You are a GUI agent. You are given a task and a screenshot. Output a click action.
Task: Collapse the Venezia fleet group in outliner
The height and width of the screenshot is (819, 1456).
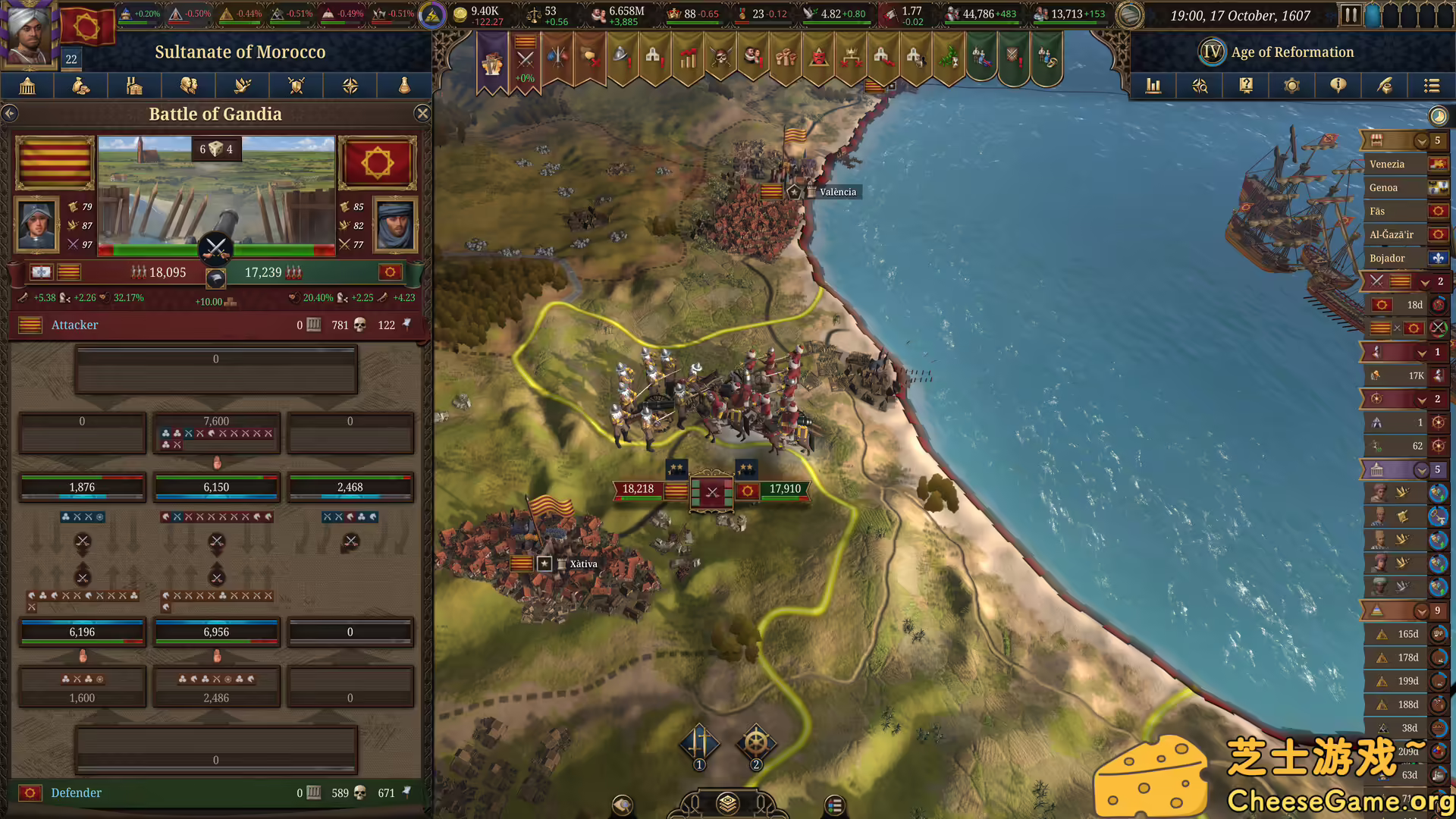point(1422,140)
